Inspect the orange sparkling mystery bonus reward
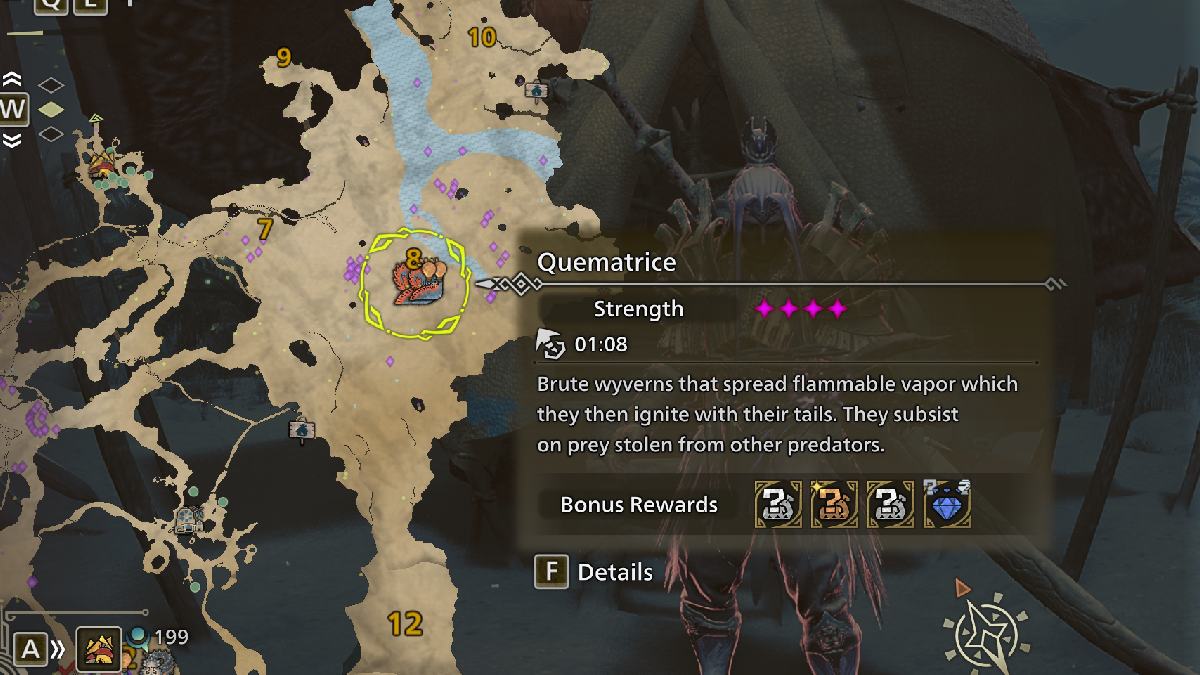Screen dimensions: 1200x675 pyautogui.click(x=834, y=503)
